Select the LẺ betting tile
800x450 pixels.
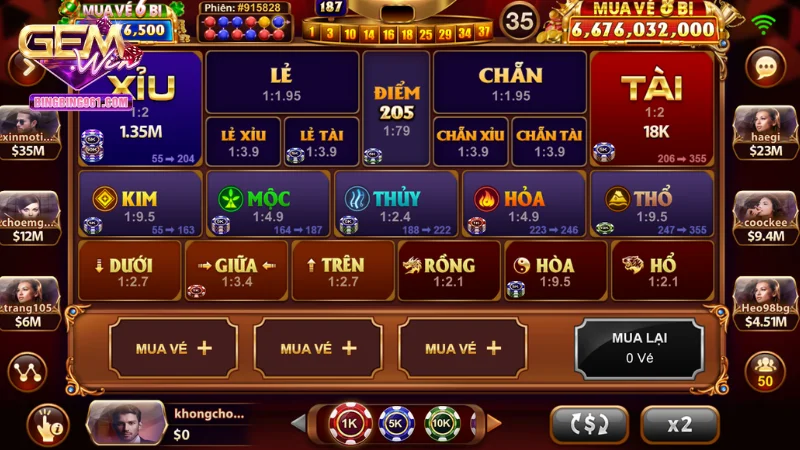281,82
